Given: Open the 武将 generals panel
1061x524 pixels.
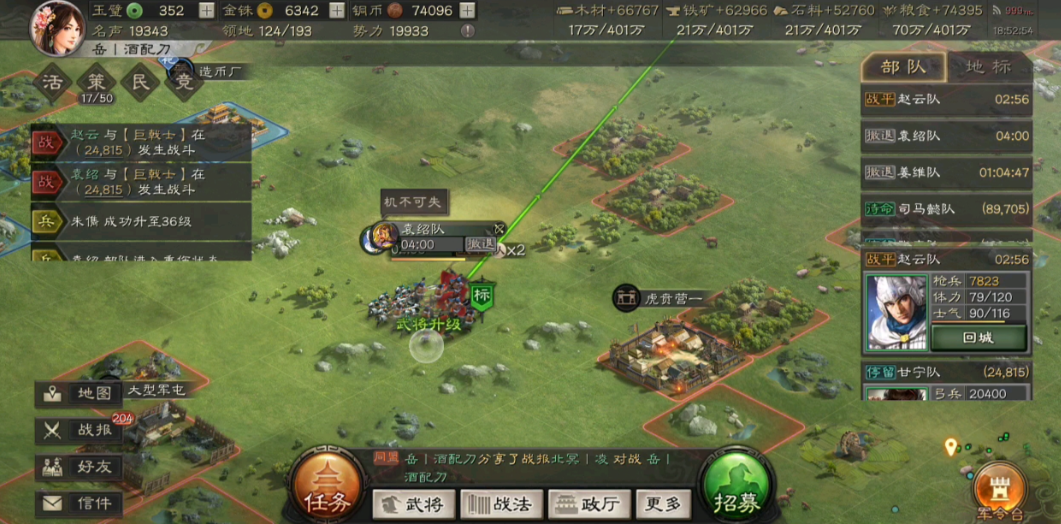Looking at the screenshot, I should pos(413,505).
